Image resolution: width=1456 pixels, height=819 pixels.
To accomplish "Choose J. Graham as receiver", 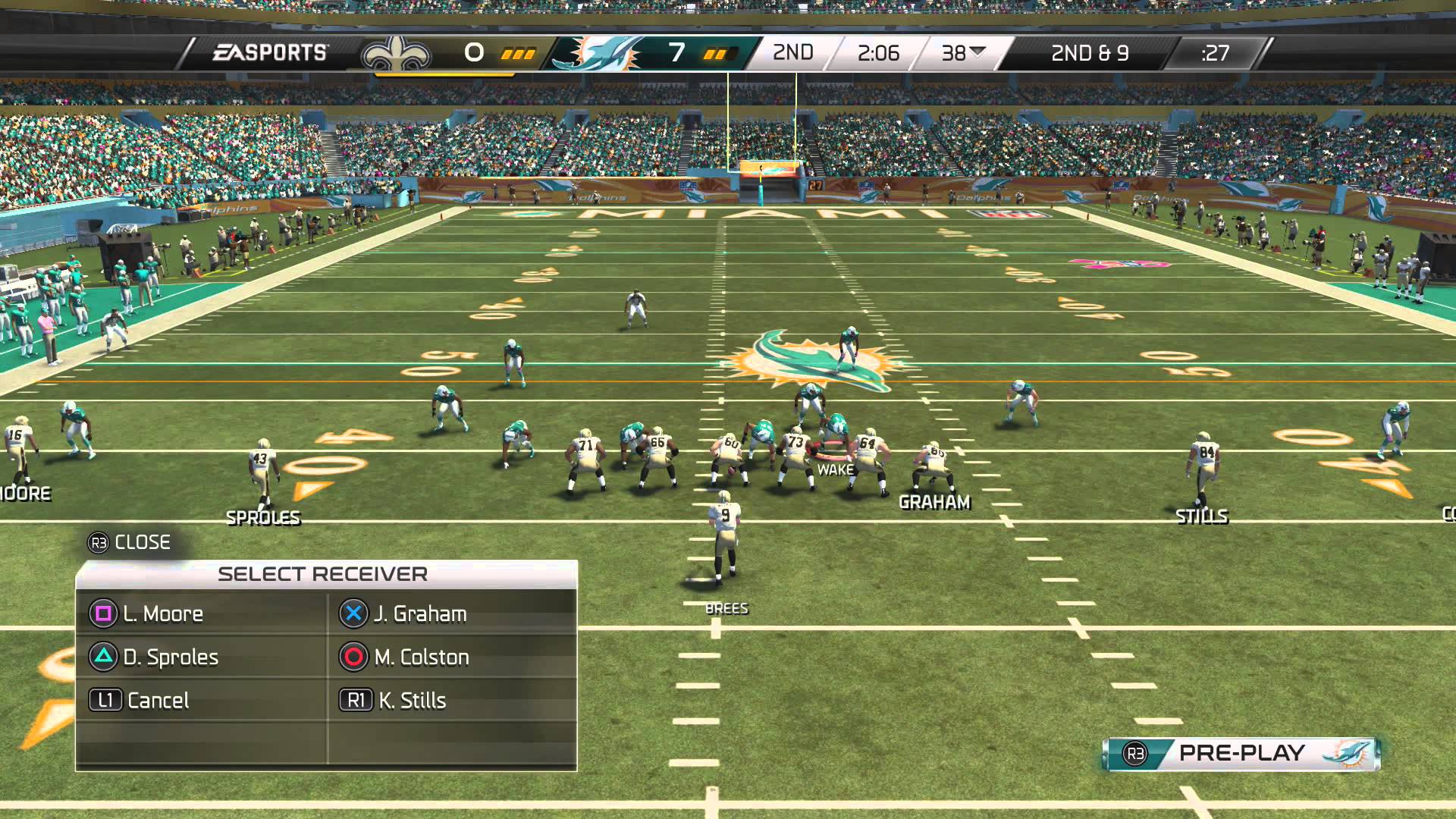I will tap(419, 613).
